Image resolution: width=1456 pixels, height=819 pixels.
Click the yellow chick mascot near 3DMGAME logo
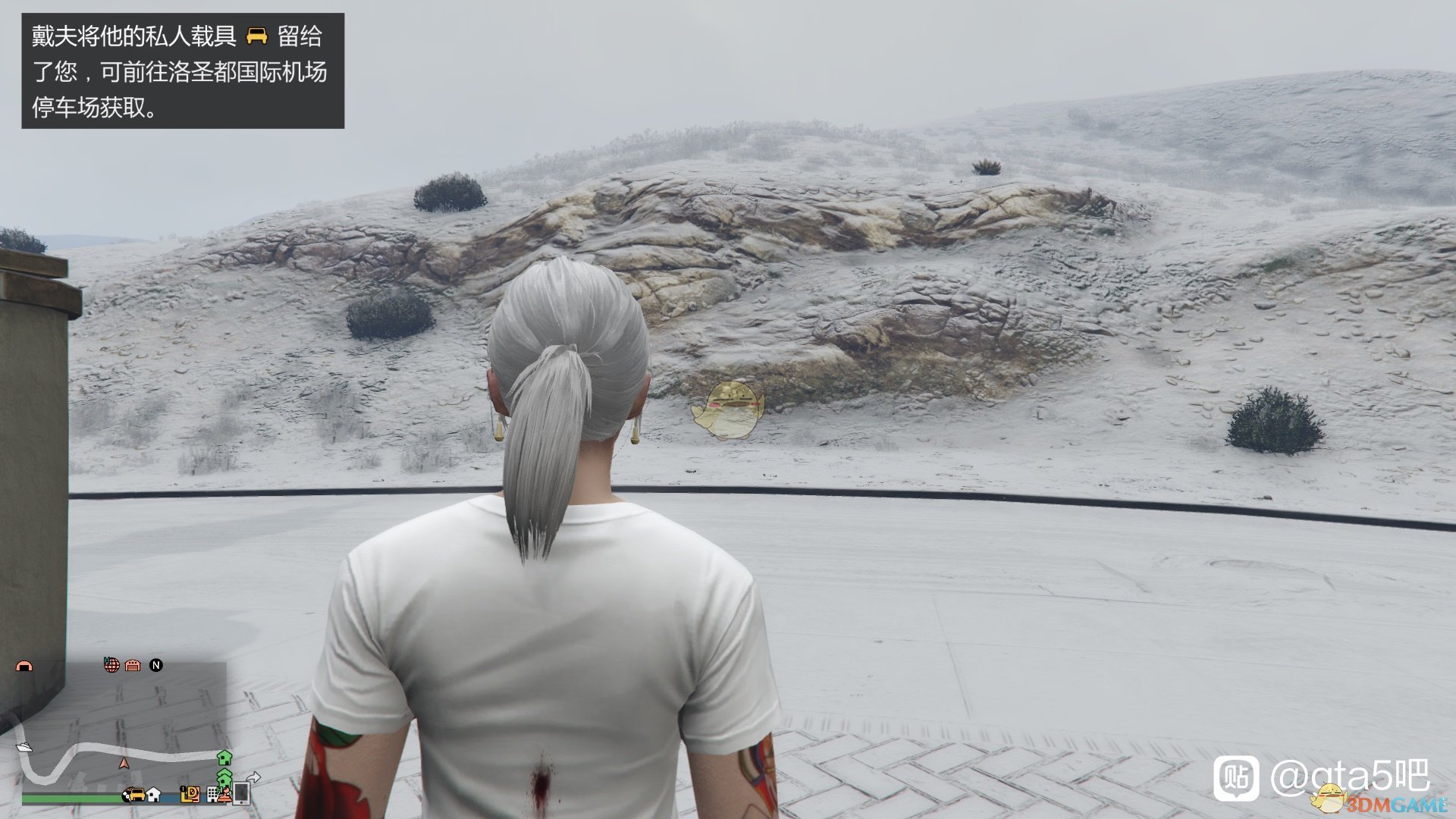click(x=1330, y=798)
